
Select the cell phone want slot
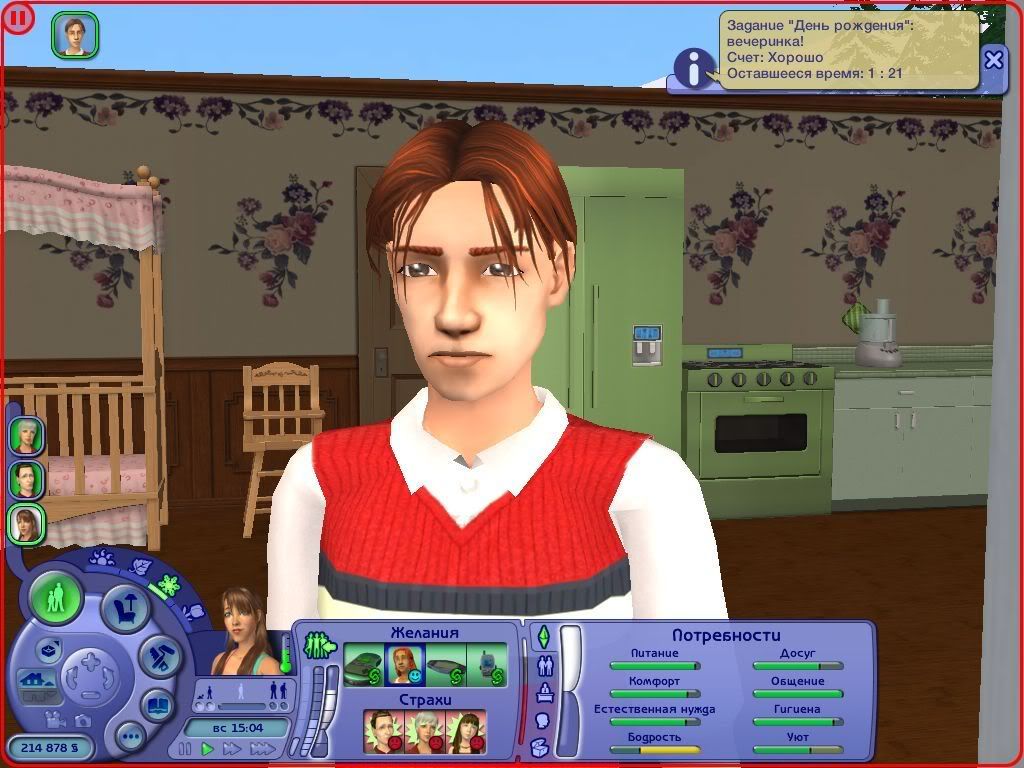(x=487, y=666)
